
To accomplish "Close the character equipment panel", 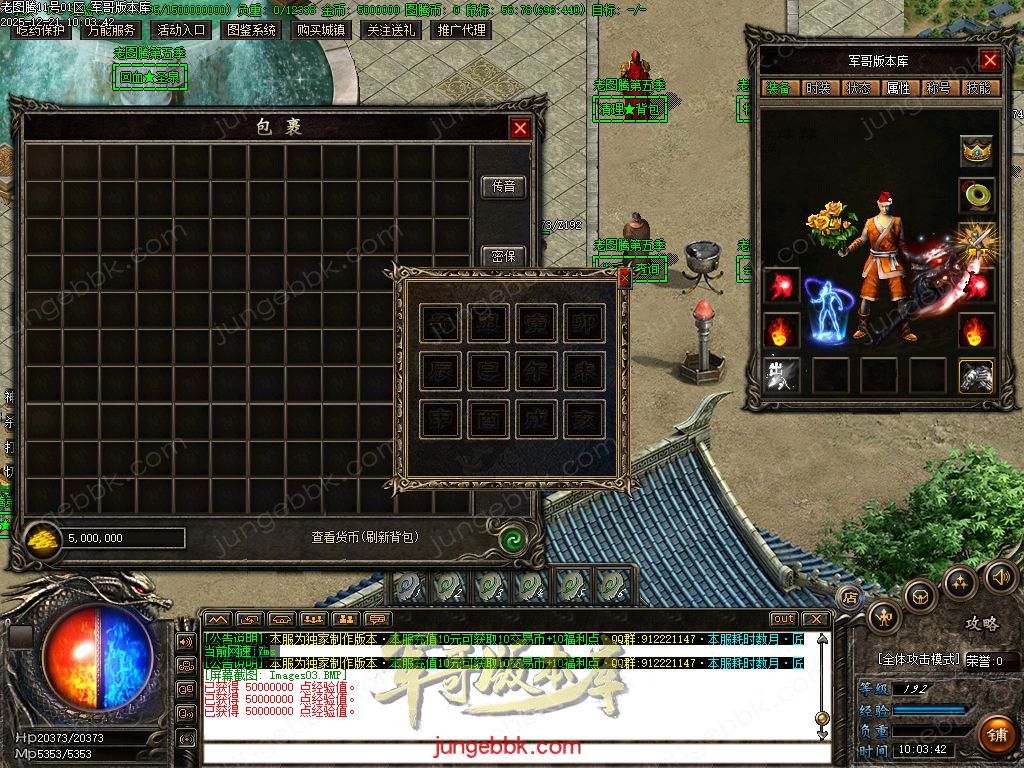I will pos(990,61).
